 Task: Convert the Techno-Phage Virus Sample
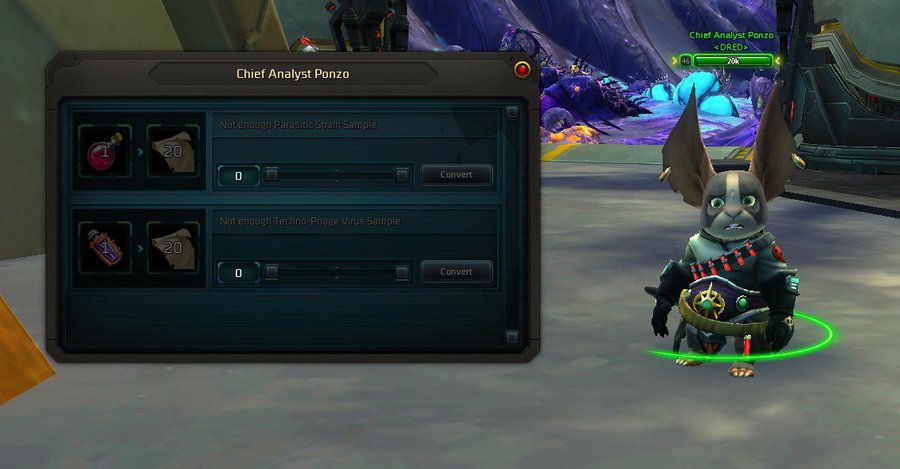point(456,272)
